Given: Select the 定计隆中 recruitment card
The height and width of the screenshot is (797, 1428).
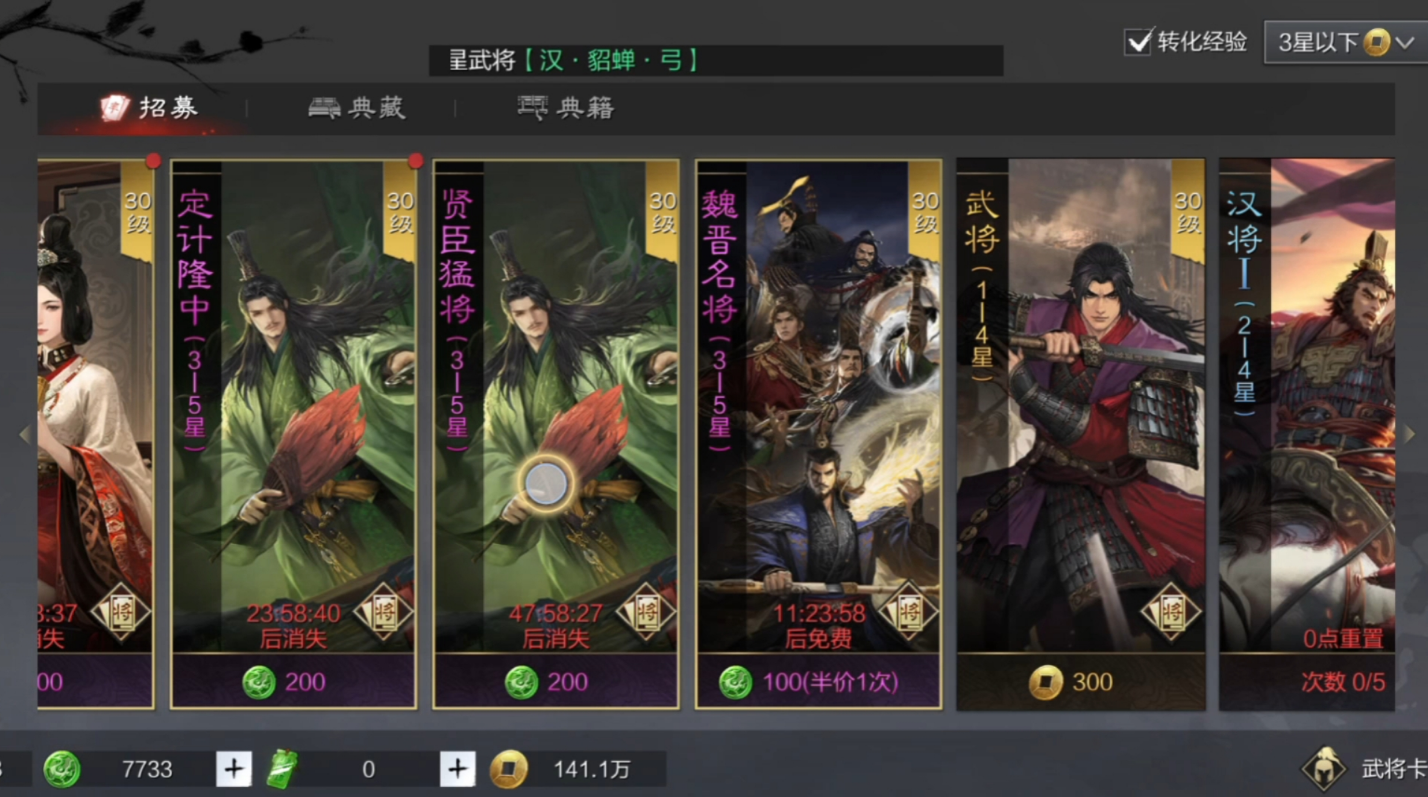Looking at the screenshot, I should pyautogui.click(x=293, y=400).
